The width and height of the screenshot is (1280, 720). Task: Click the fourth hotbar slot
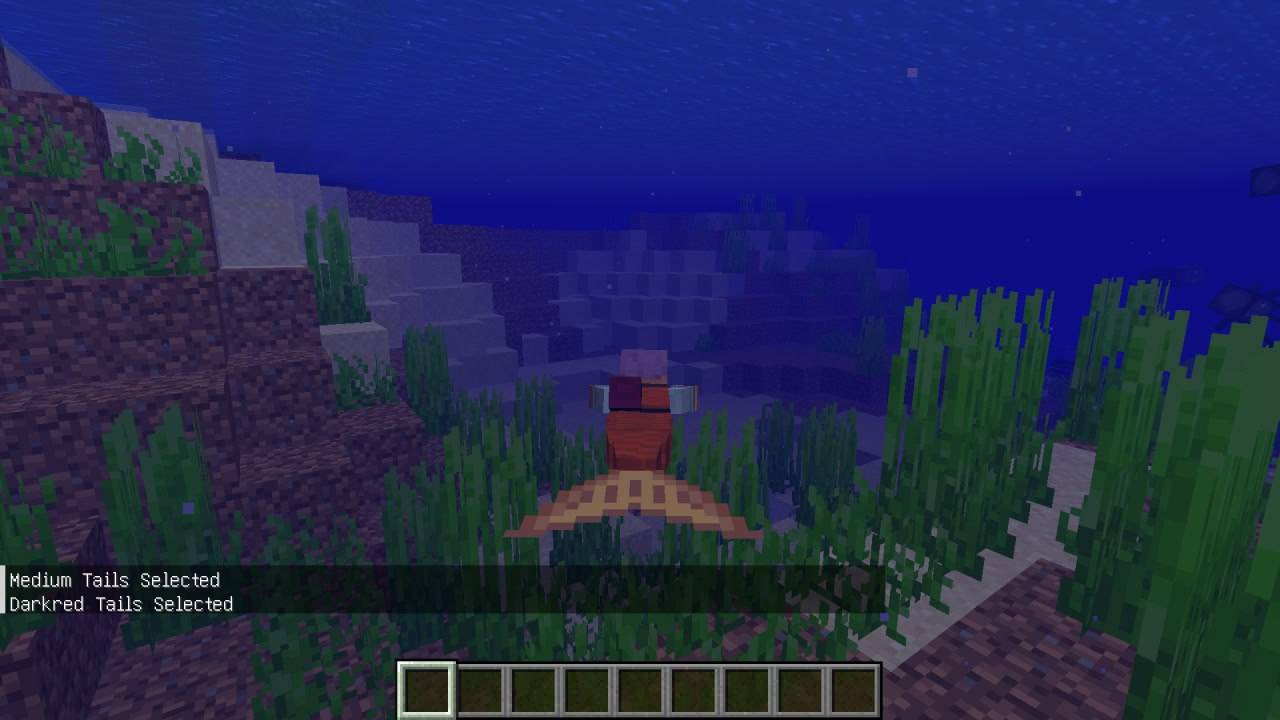click(586, 688)
